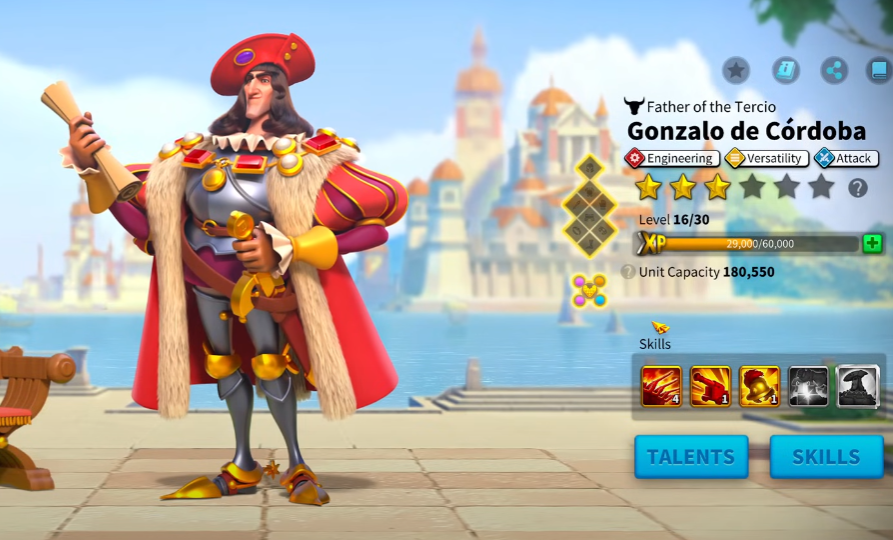Select the Attack specialty tag
This screenshot has width=893, height=540.
pyautogui.click(x=846, y=158)
